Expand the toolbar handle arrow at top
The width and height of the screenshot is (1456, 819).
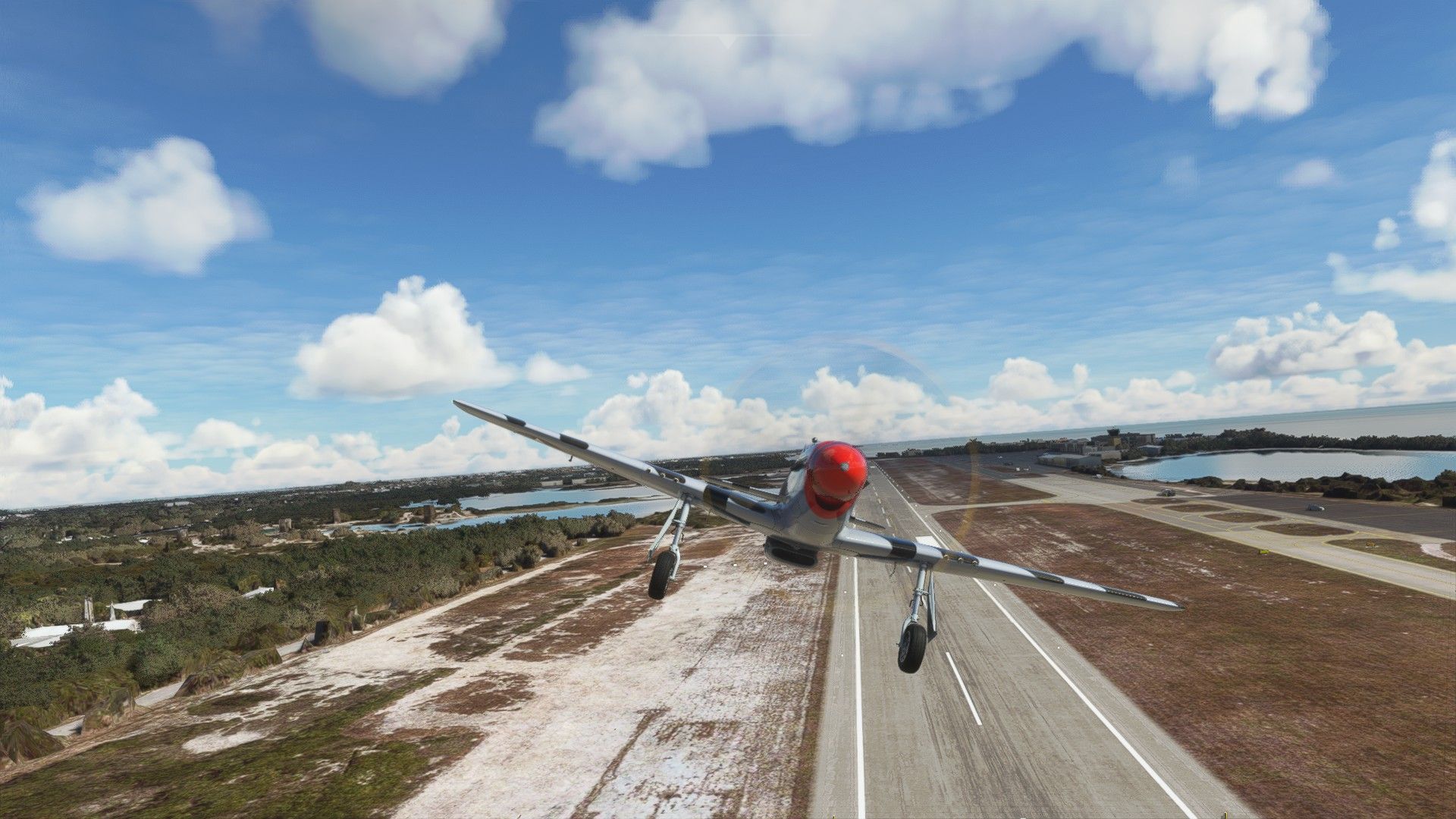point(728,42)
